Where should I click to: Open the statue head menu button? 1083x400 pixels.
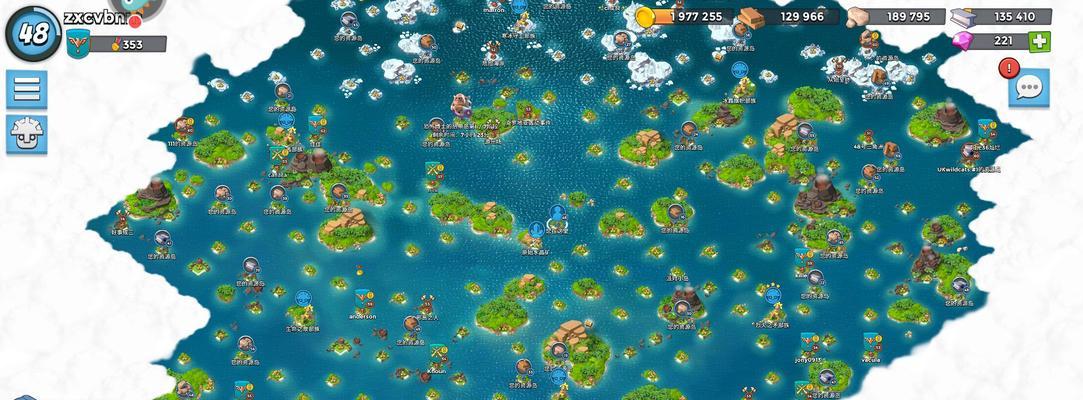27,133
